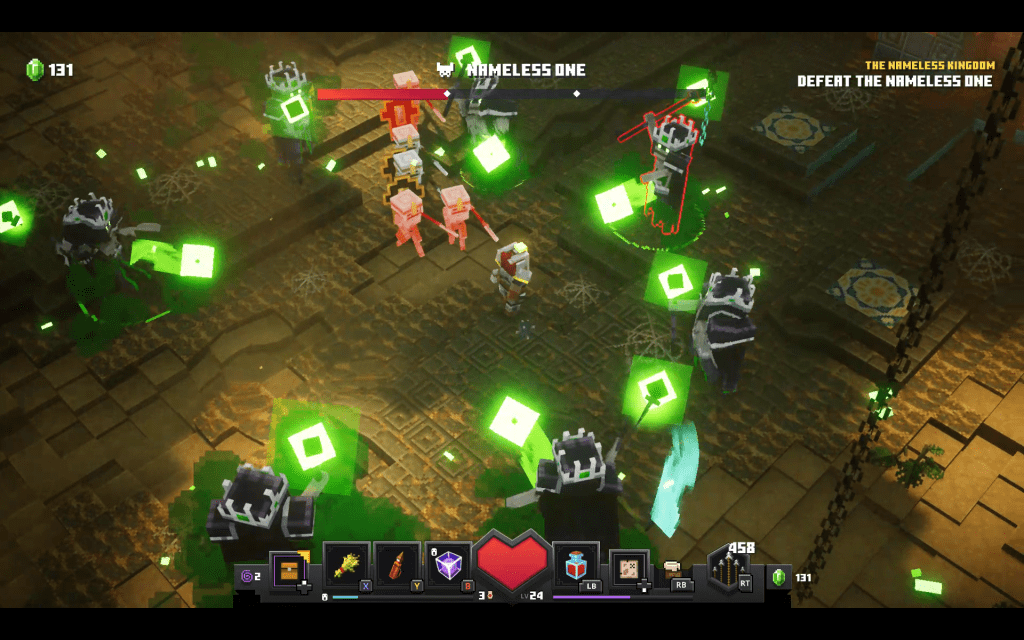This screenshot has height=640, width=1024.
Task: Activate the golden wheat artifact
Action: (x=346, y=566)
